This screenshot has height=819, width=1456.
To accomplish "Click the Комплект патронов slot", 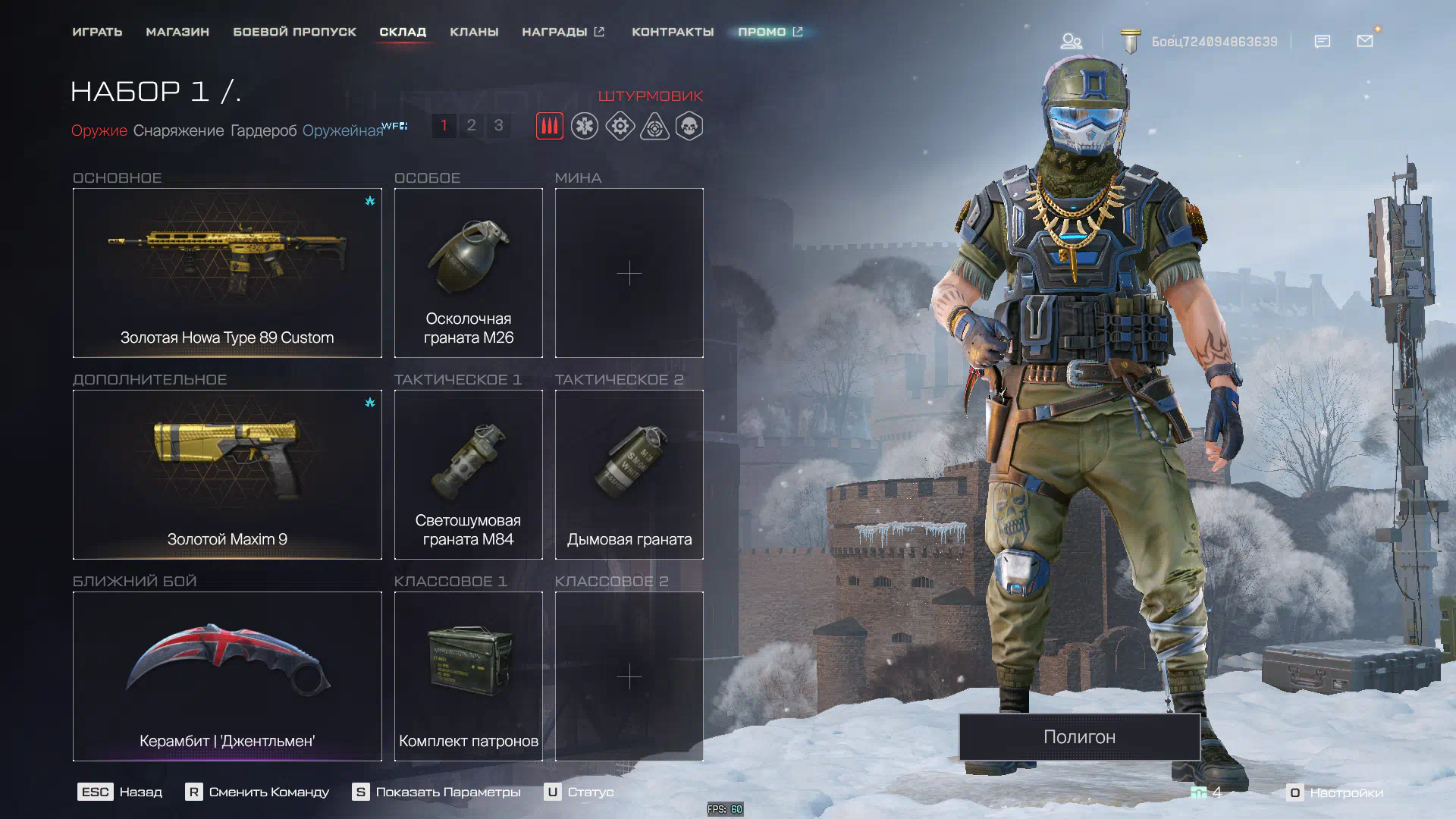I will pos(468,676).
